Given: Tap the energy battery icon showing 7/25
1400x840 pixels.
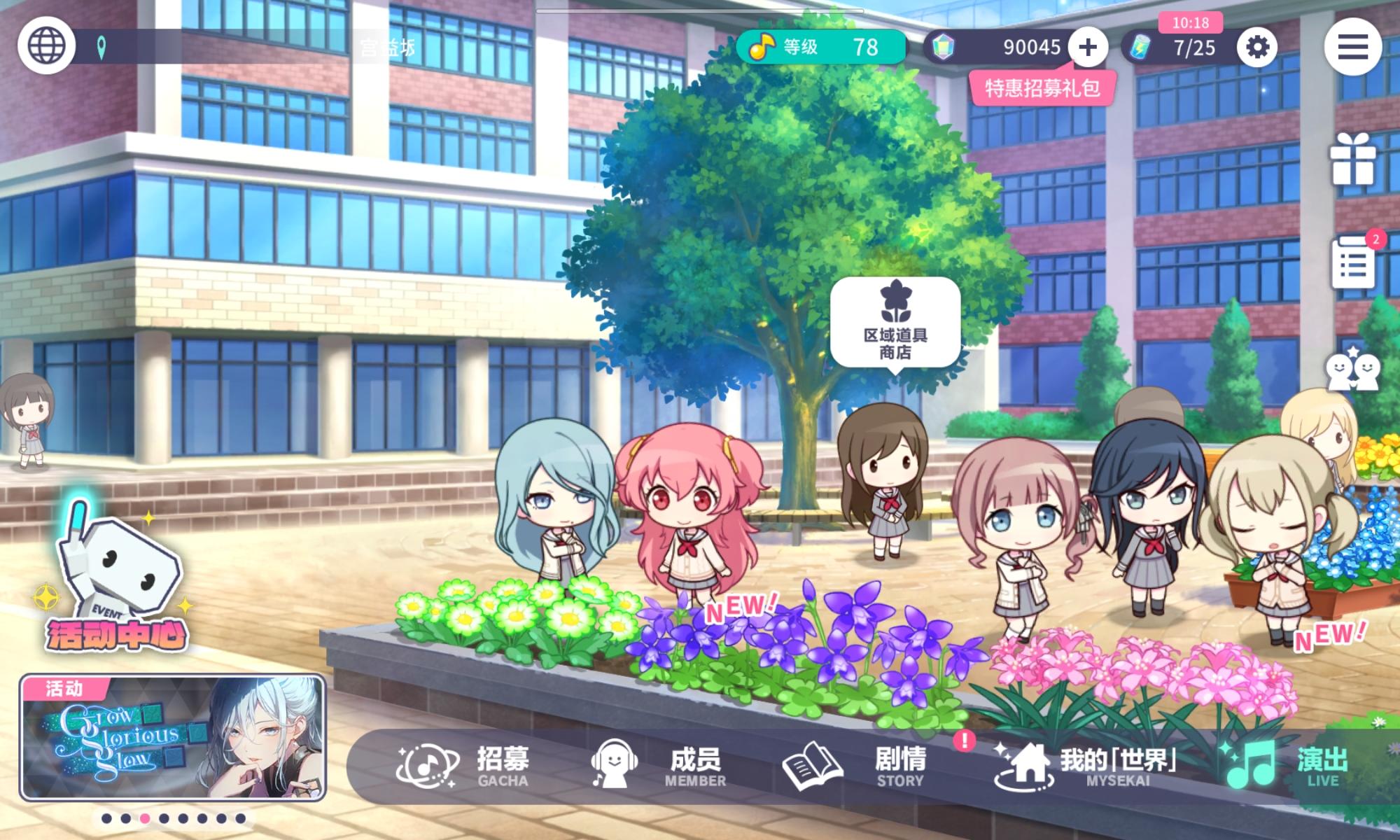Looking at the screenshot, I should (x=1139, y=48).
